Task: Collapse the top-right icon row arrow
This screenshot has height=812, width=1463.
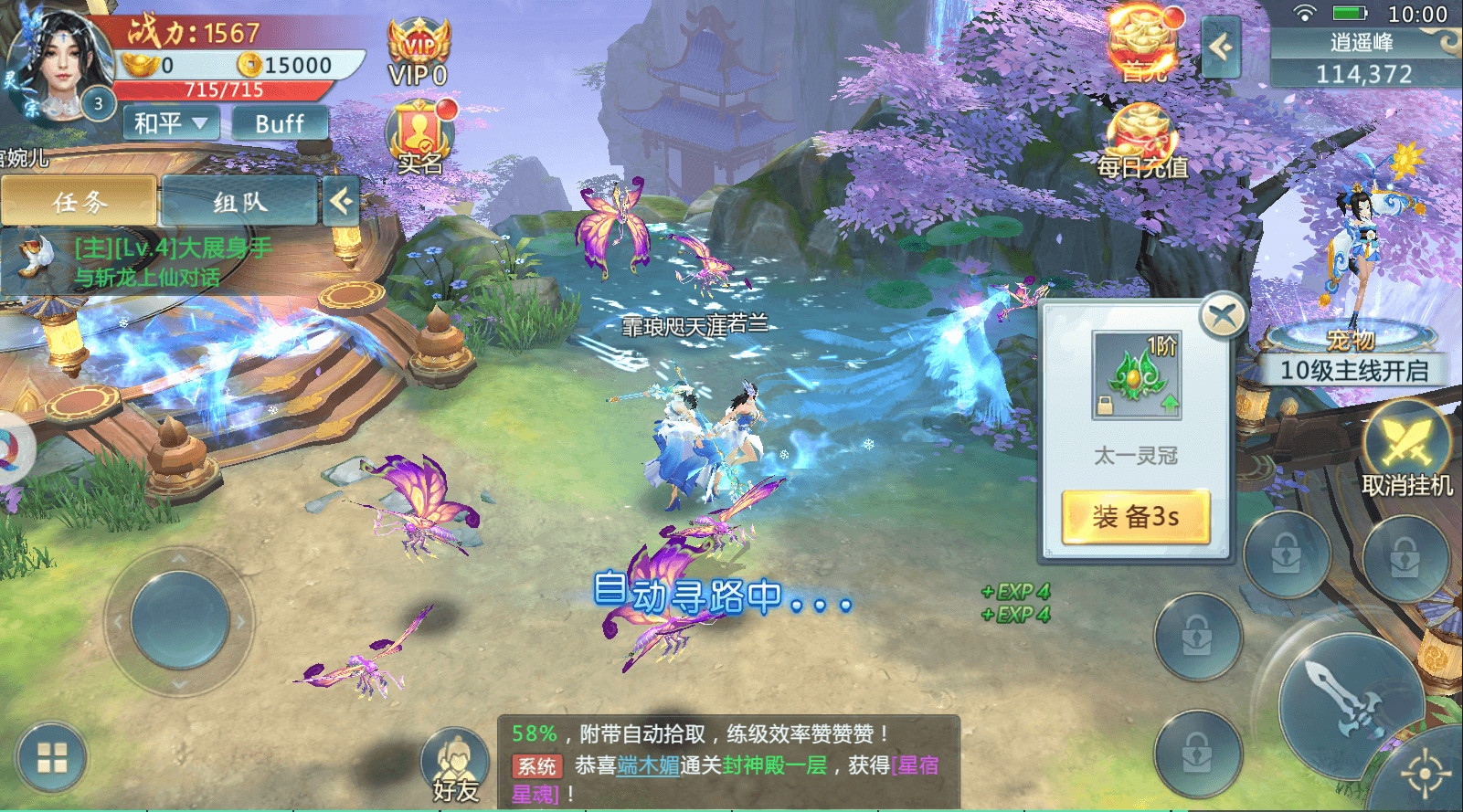Action: 1221,47
